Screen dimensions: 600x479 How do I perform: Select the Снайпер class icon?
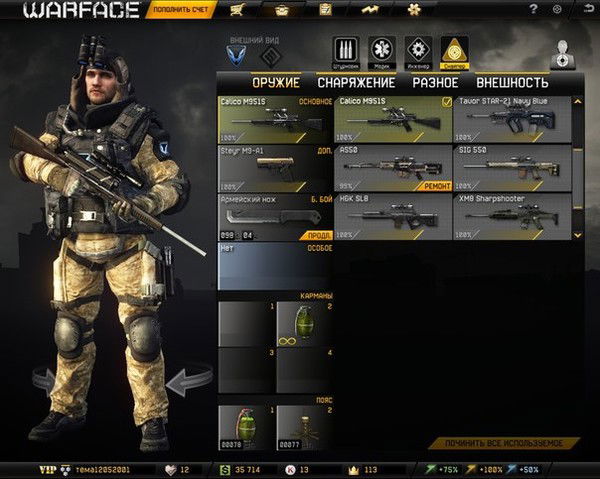pyautogui.click(x=455, y=50)
